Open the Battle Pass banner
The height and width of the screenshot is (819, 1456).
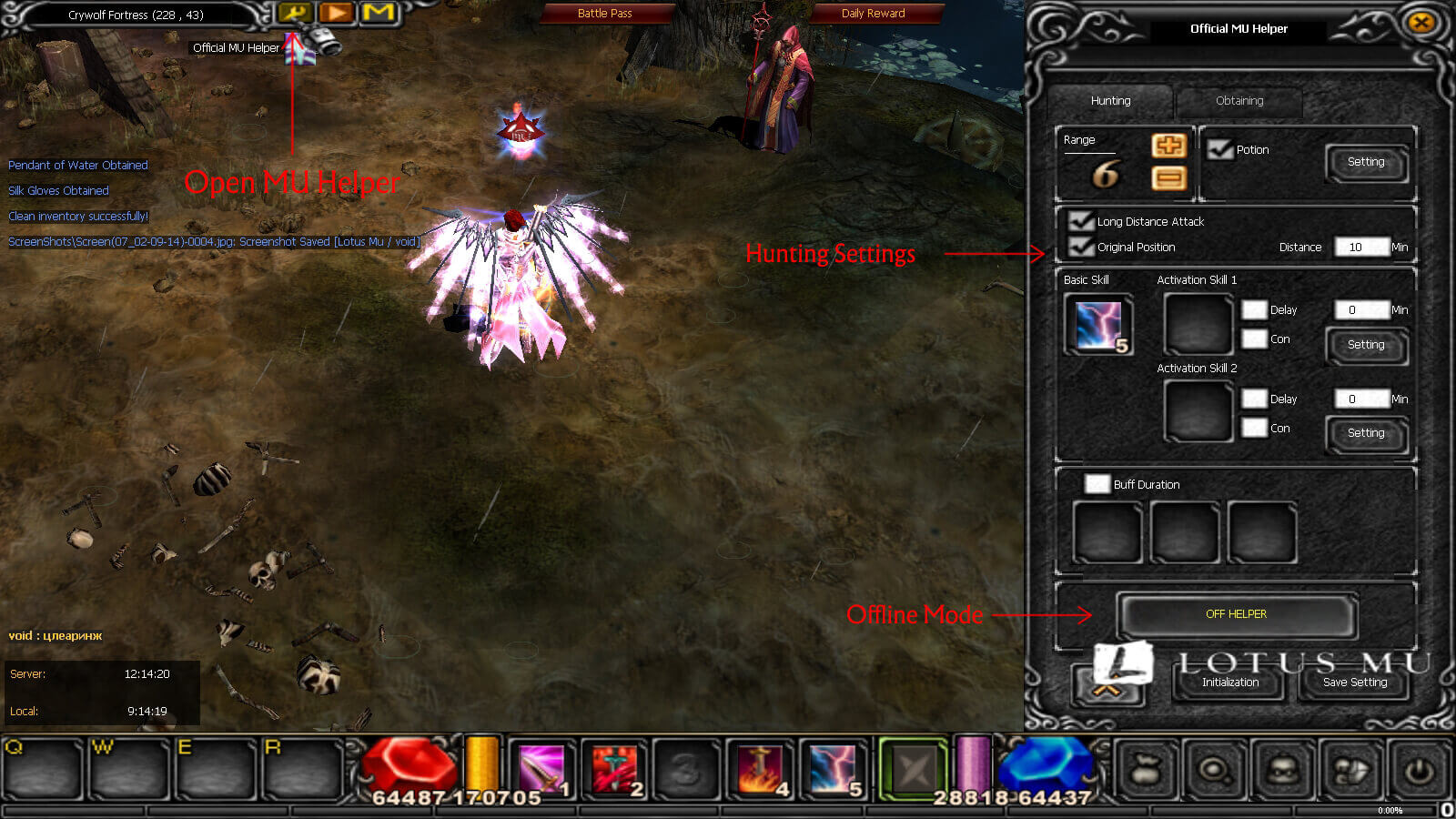click(x=605, y=13)
